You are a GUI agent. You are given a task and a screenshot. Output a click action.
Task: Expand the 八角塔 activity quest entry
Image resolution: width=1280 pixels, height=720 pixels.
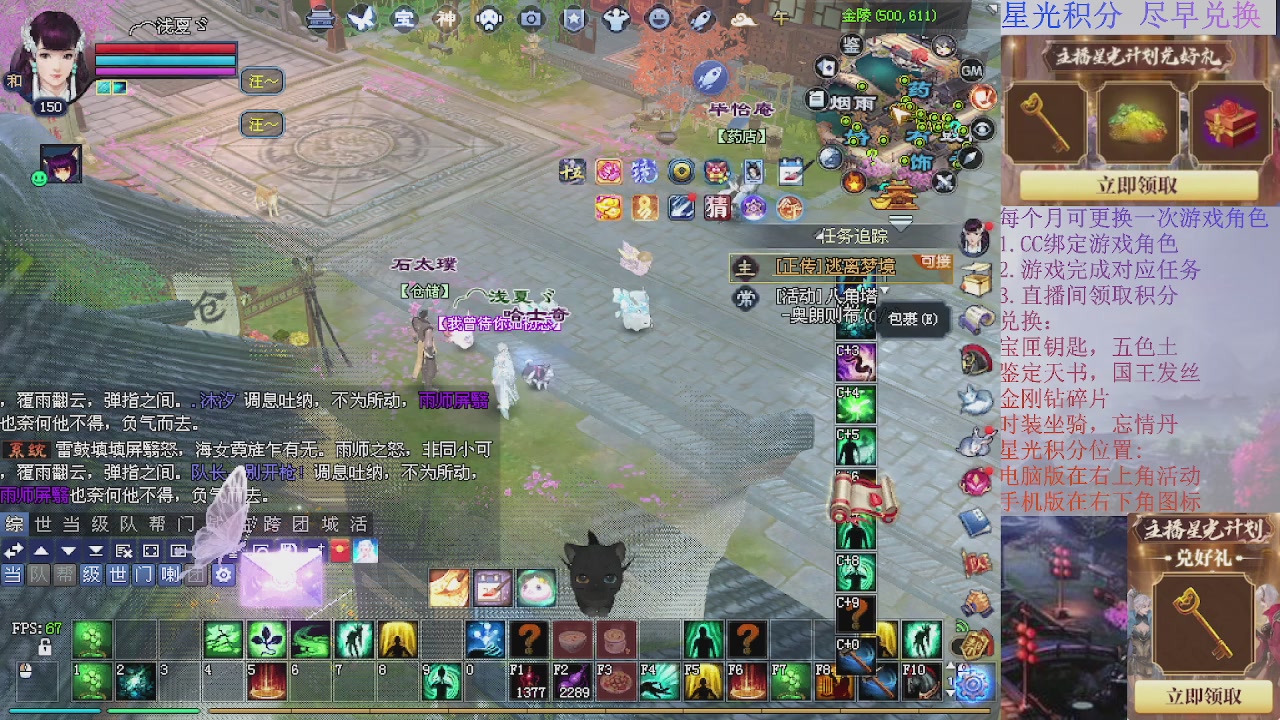pos(884,290)
